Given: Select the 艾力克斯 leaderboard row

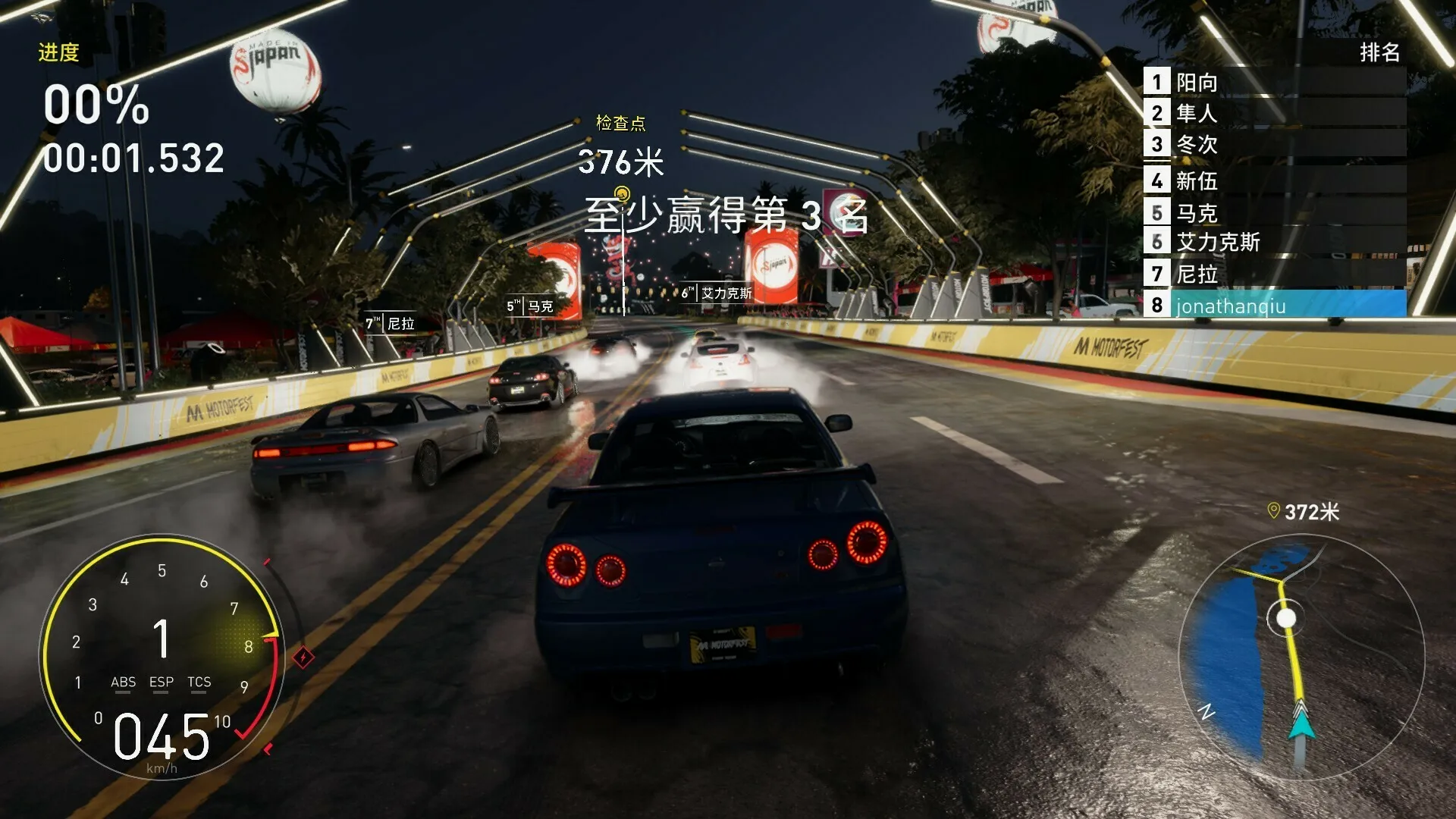Looking at the screenshot, I should point(1274,243).
